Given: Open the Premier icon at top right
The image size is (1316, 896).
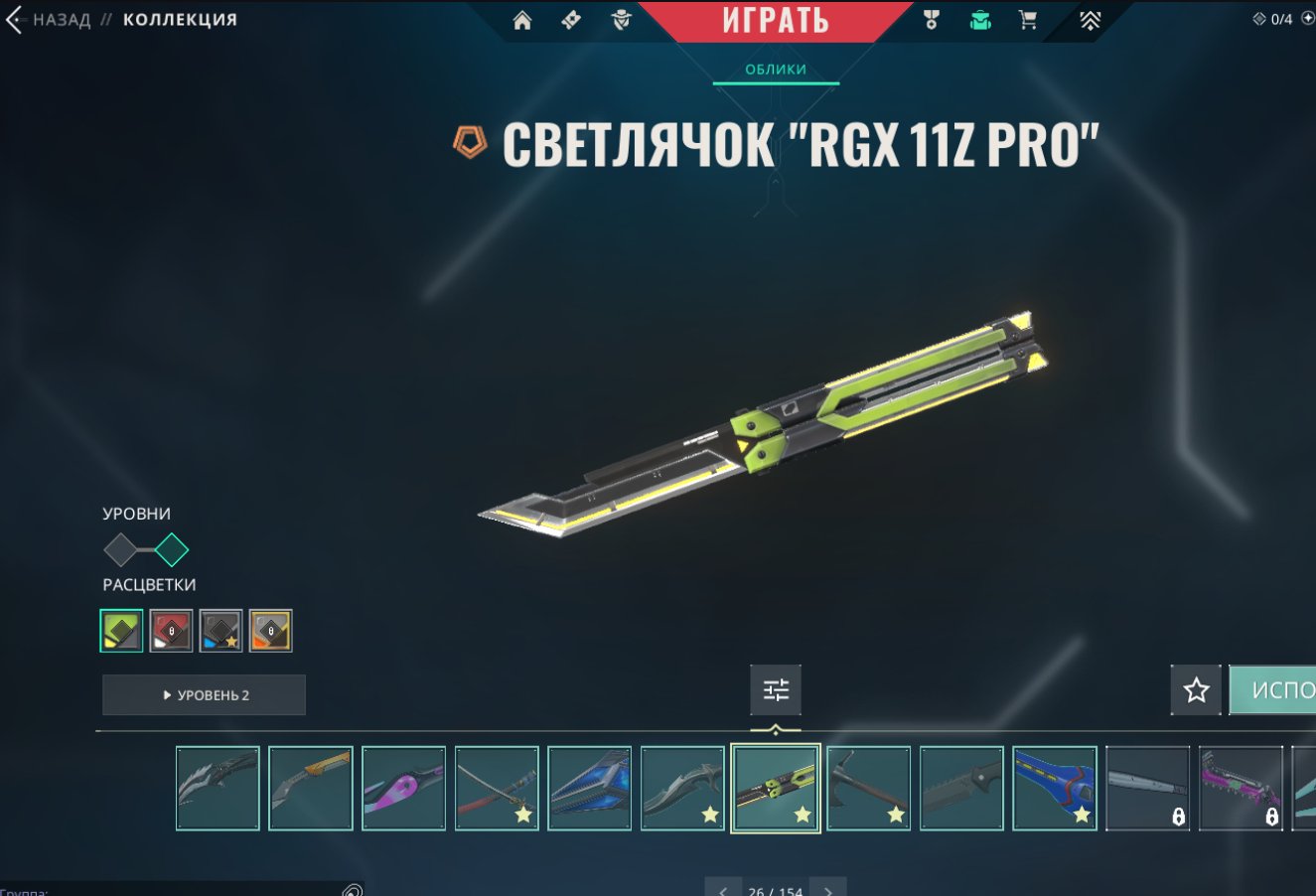Looking at the screenshot, I should pos(1091,19).
